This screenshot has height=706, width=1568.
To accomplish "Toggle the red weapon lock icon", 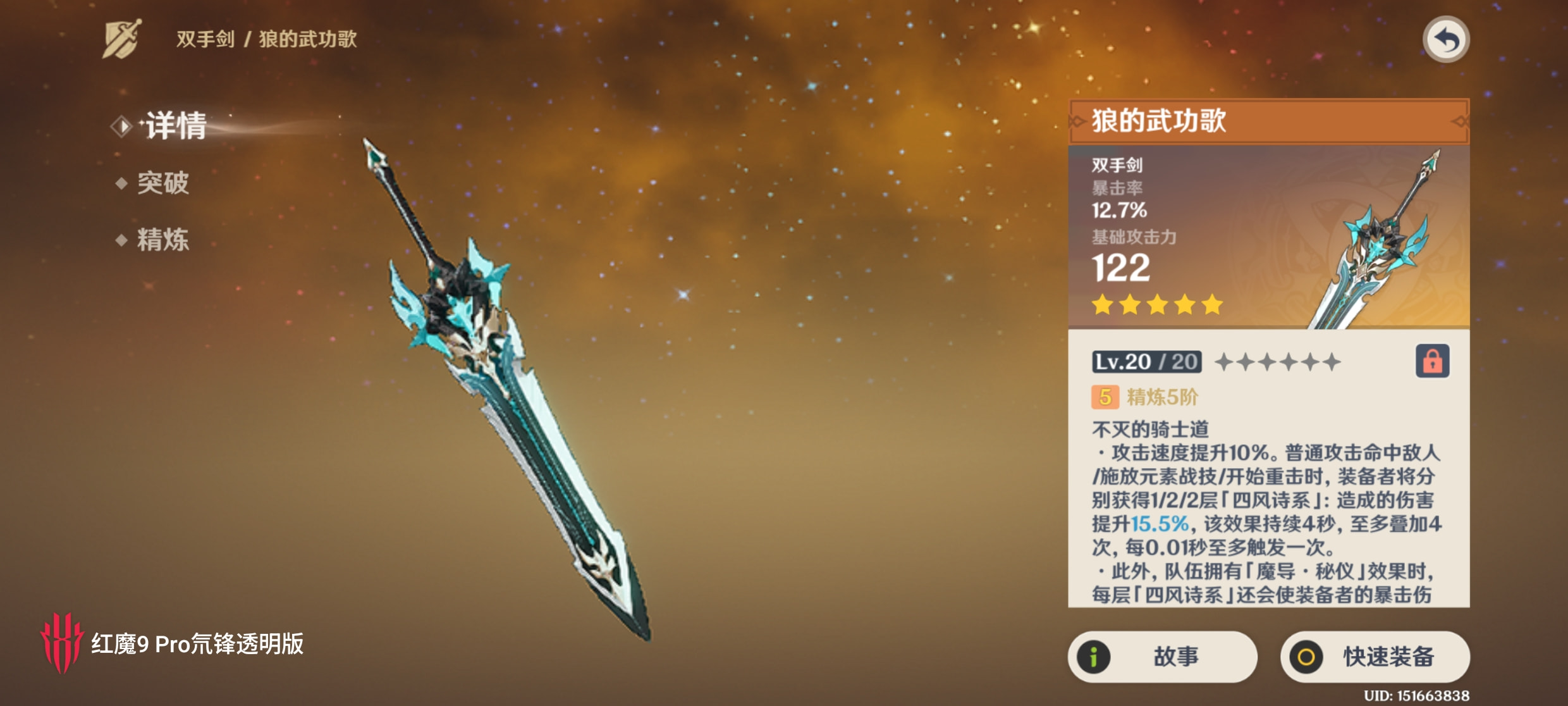I will point(1432,361).
